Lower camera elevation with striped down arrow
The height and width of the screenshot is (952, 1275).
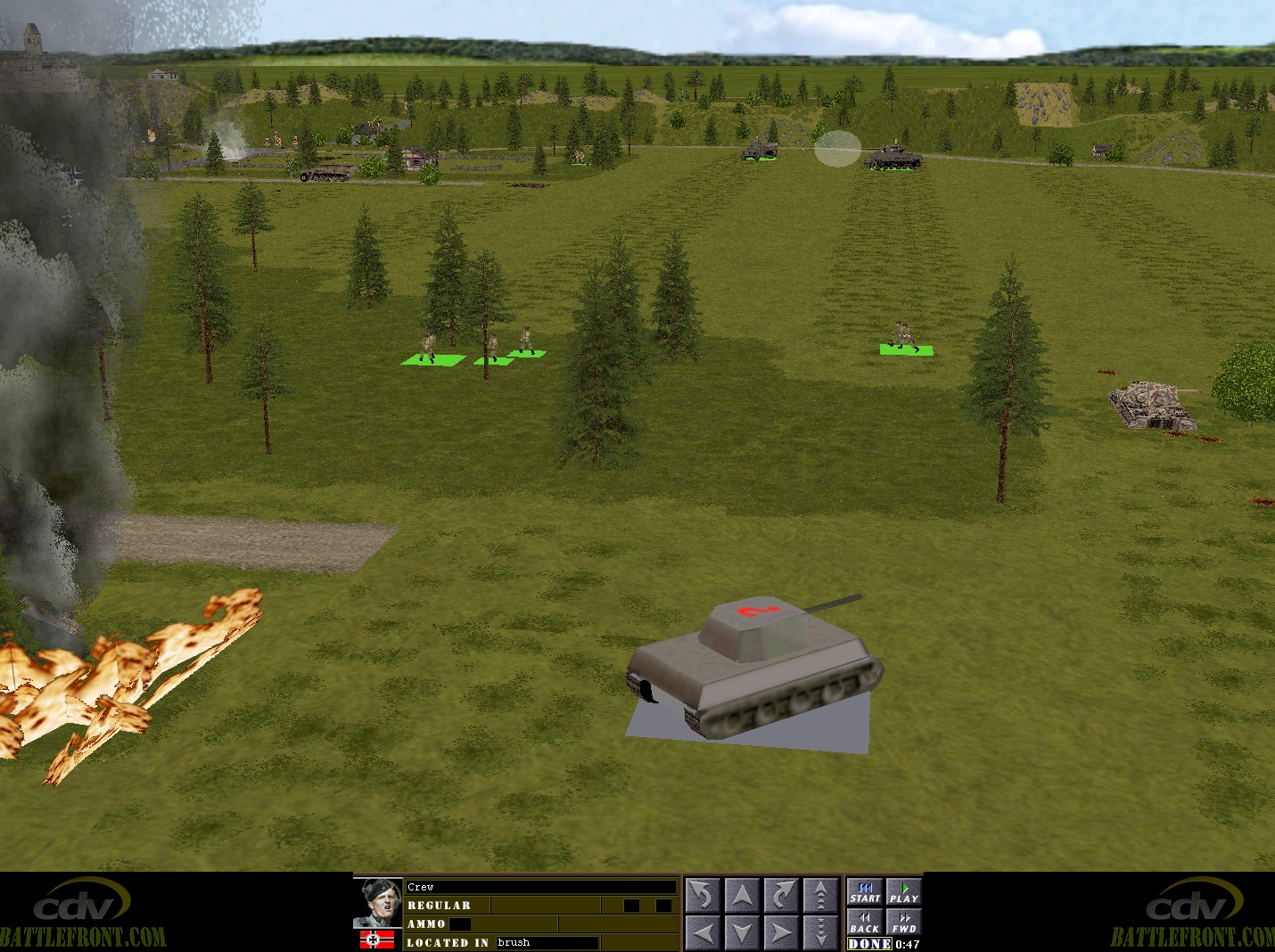pyautogui.click(x=820, y=932)
